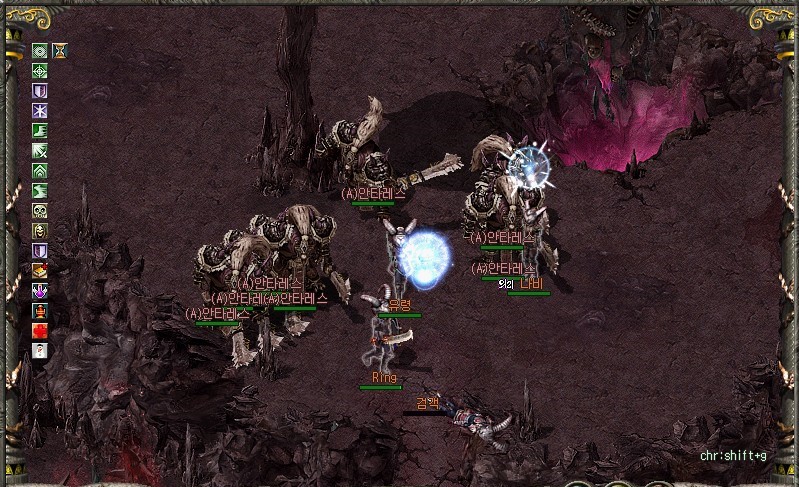Click the snowman icon
This screenshot has height=487, width=799.
click(40, 350)
